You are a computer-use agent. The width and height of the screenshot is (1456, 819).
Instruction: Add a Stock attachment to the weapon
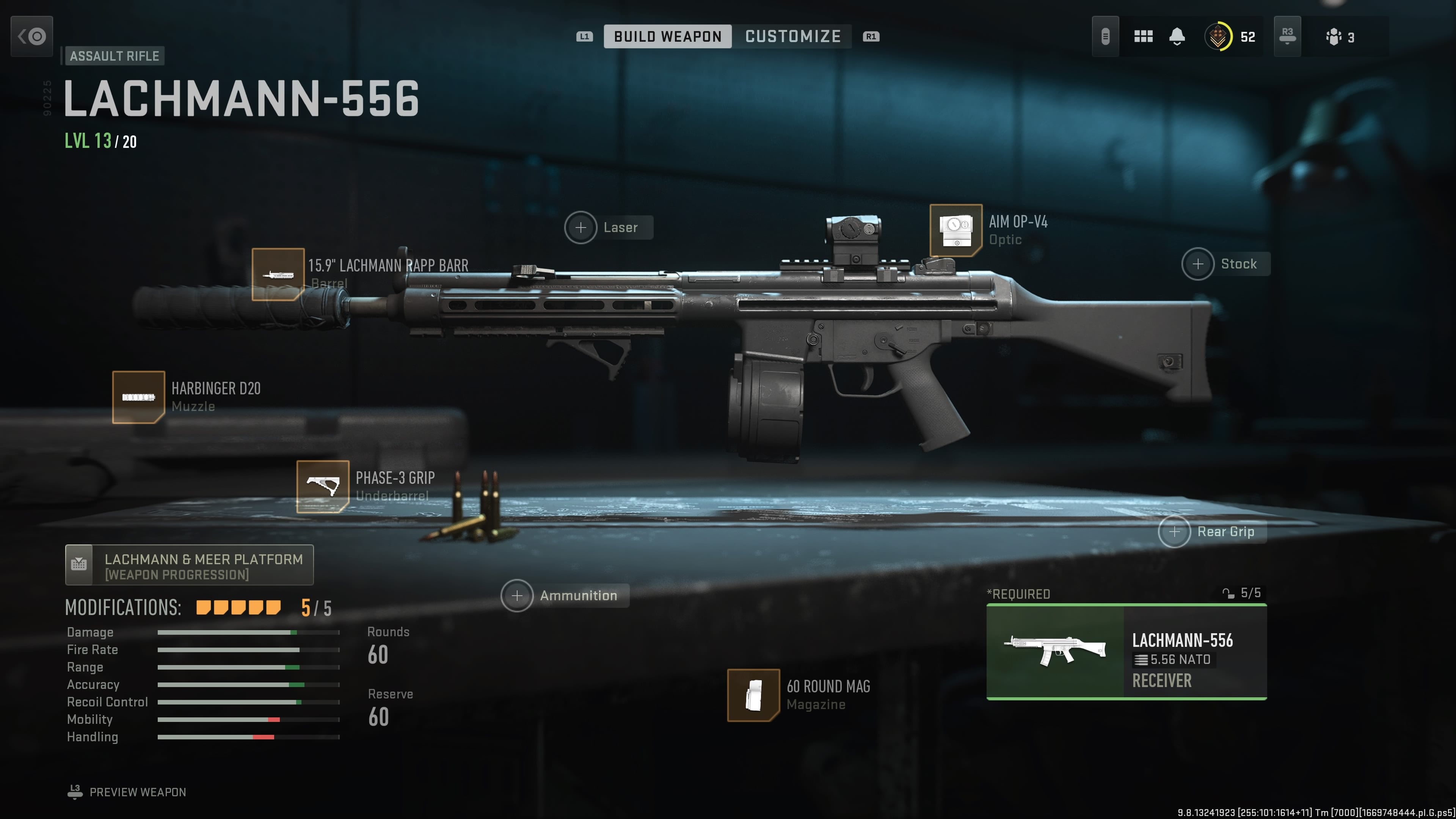(x=1198, y=264)
